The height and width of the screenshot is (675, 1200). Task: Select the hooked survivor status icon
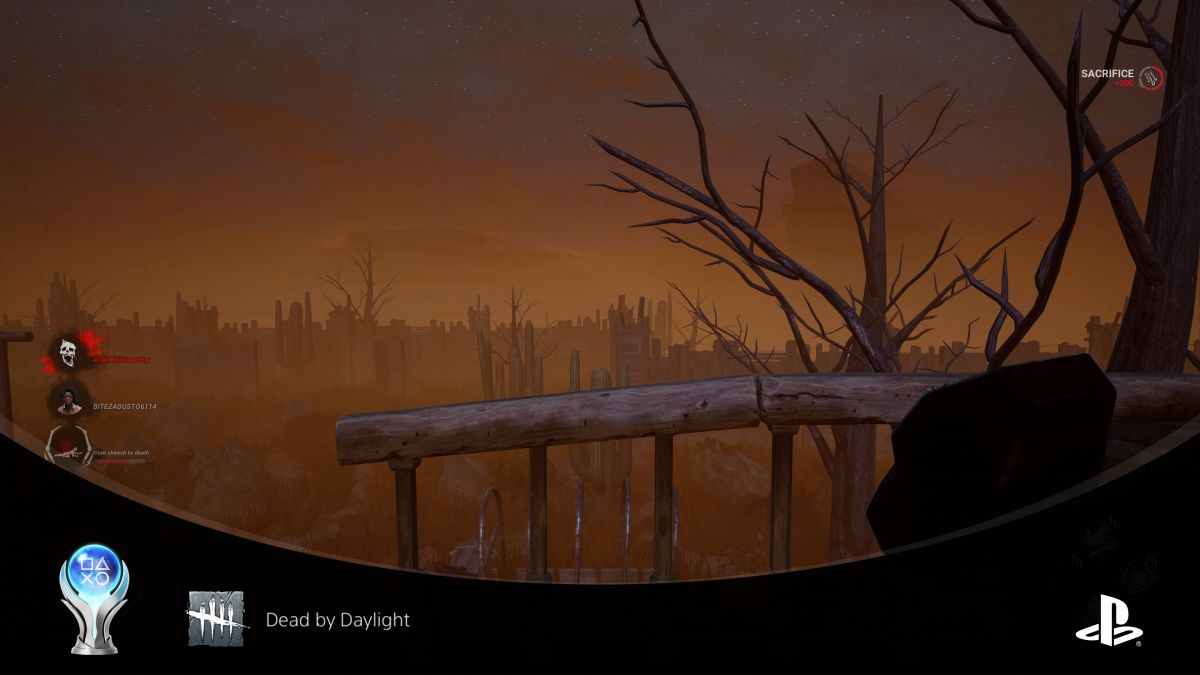coord(68,446)
